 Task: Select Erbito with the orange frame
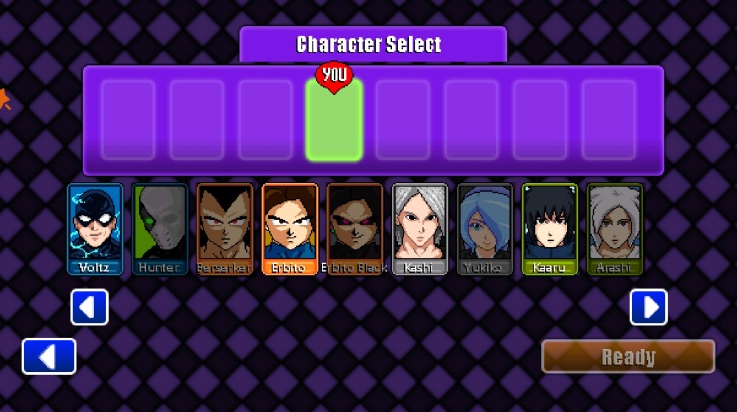[290, 228]
